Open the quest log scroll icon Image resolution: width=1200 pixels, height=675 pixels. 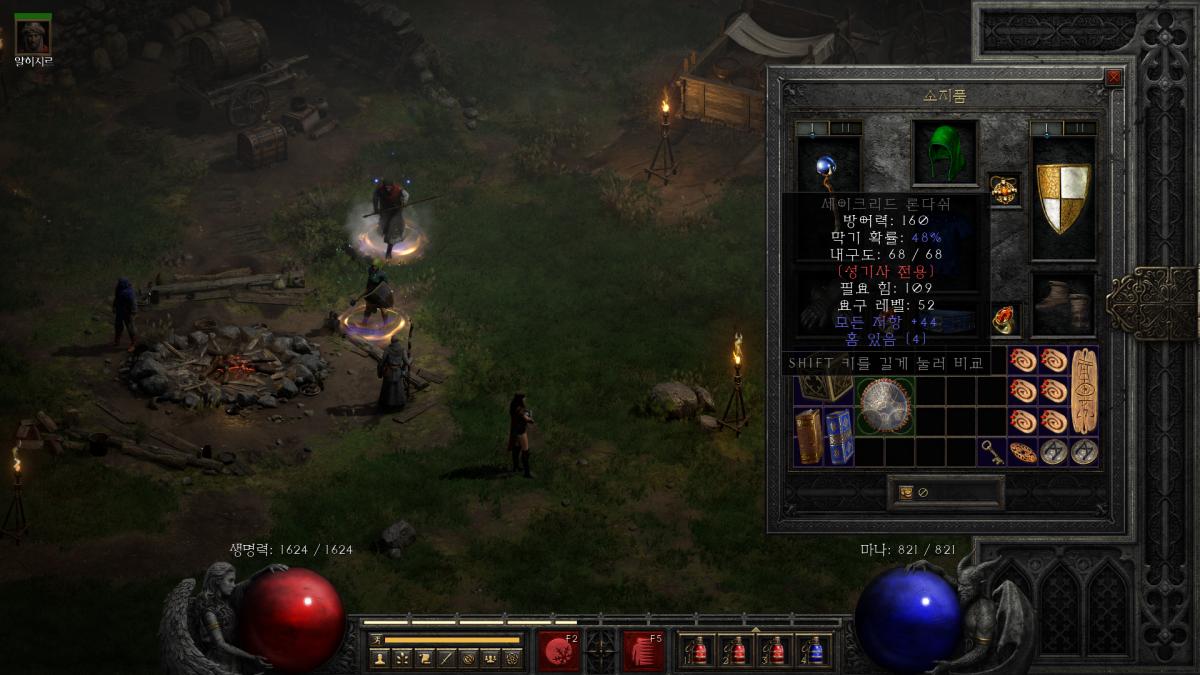tap(423, 658)
